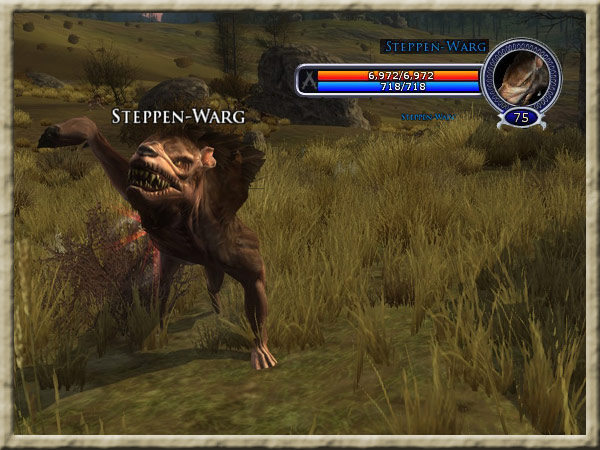Click the Steppen-Warg target portrait
The image size is (600, 450).
pos(521,76)
